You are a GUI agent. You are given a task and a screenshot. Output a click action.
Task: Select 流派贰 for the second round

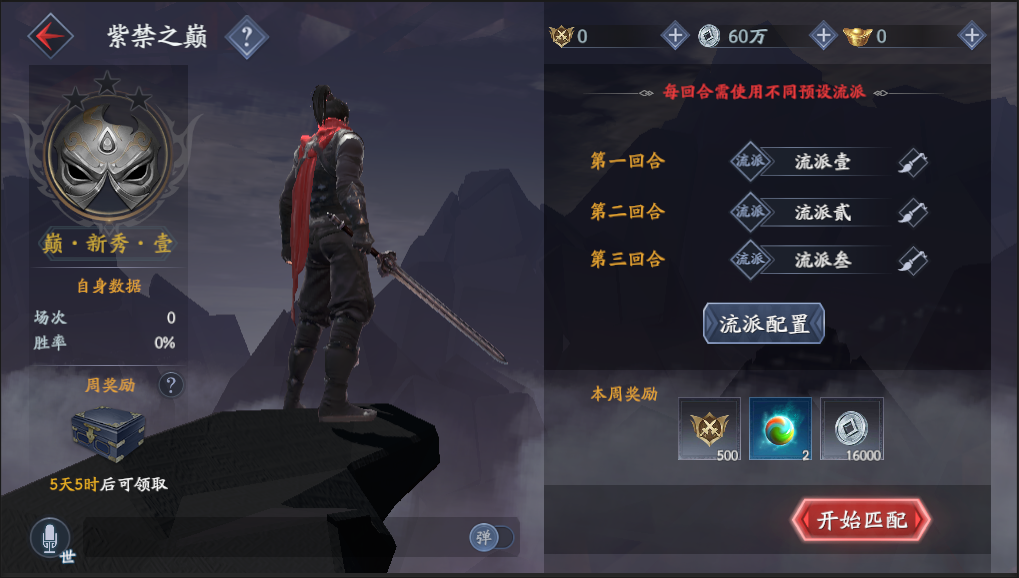pos(822,211)
